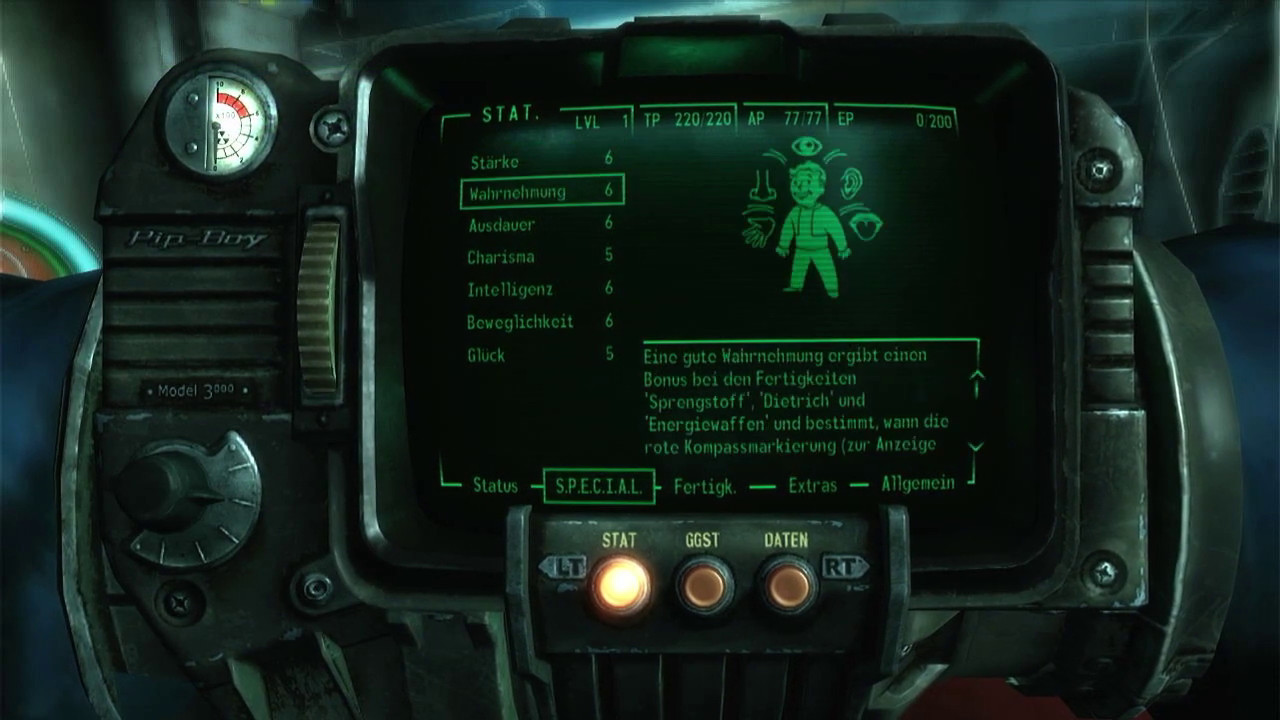Screen dimensions: 1280x720
Task: Switch to the Status tab
Action: pyautogui.click(x=495, y=486)
